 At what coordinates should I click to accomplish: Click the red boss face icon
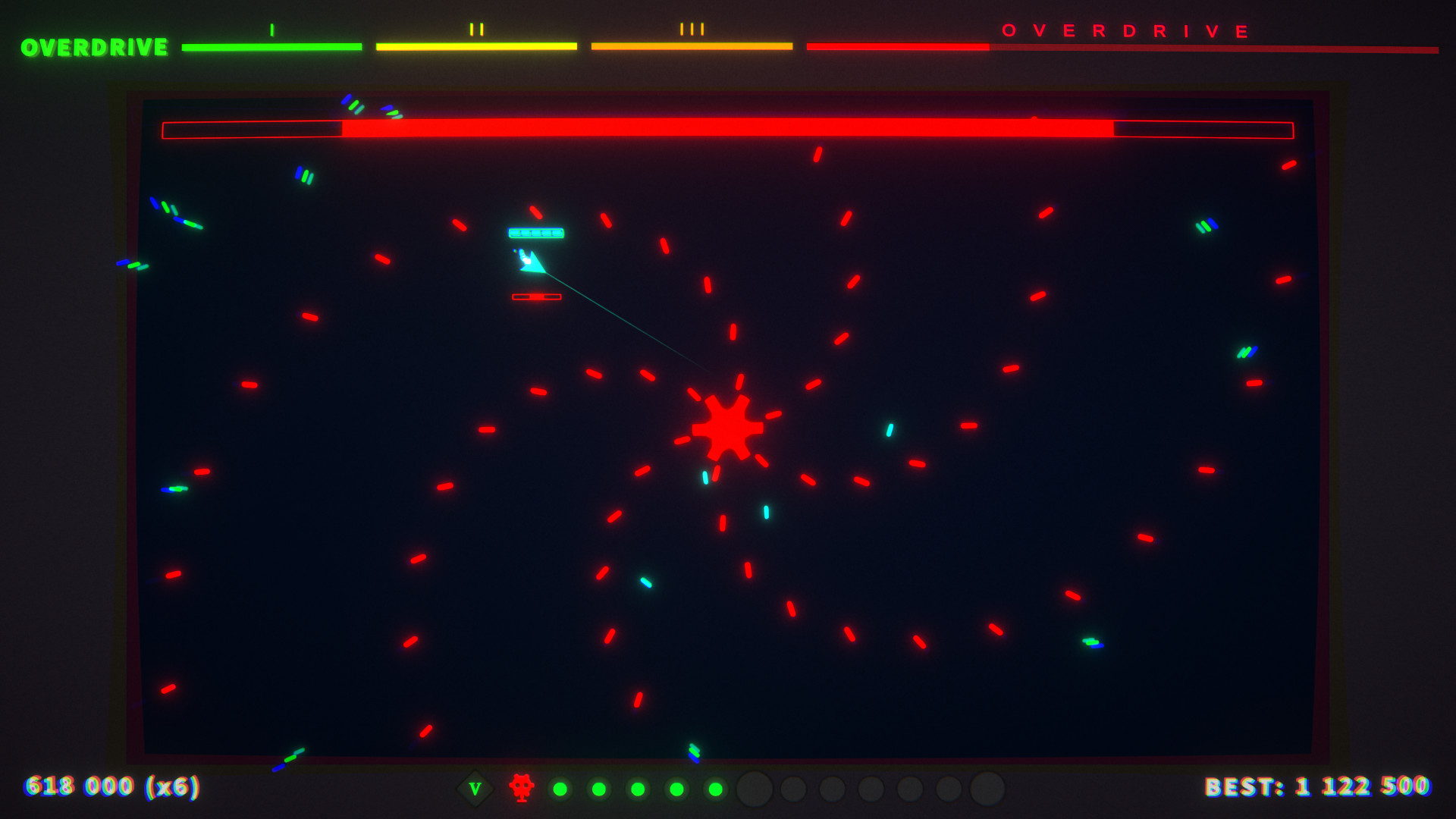click(x=522, y=789)
